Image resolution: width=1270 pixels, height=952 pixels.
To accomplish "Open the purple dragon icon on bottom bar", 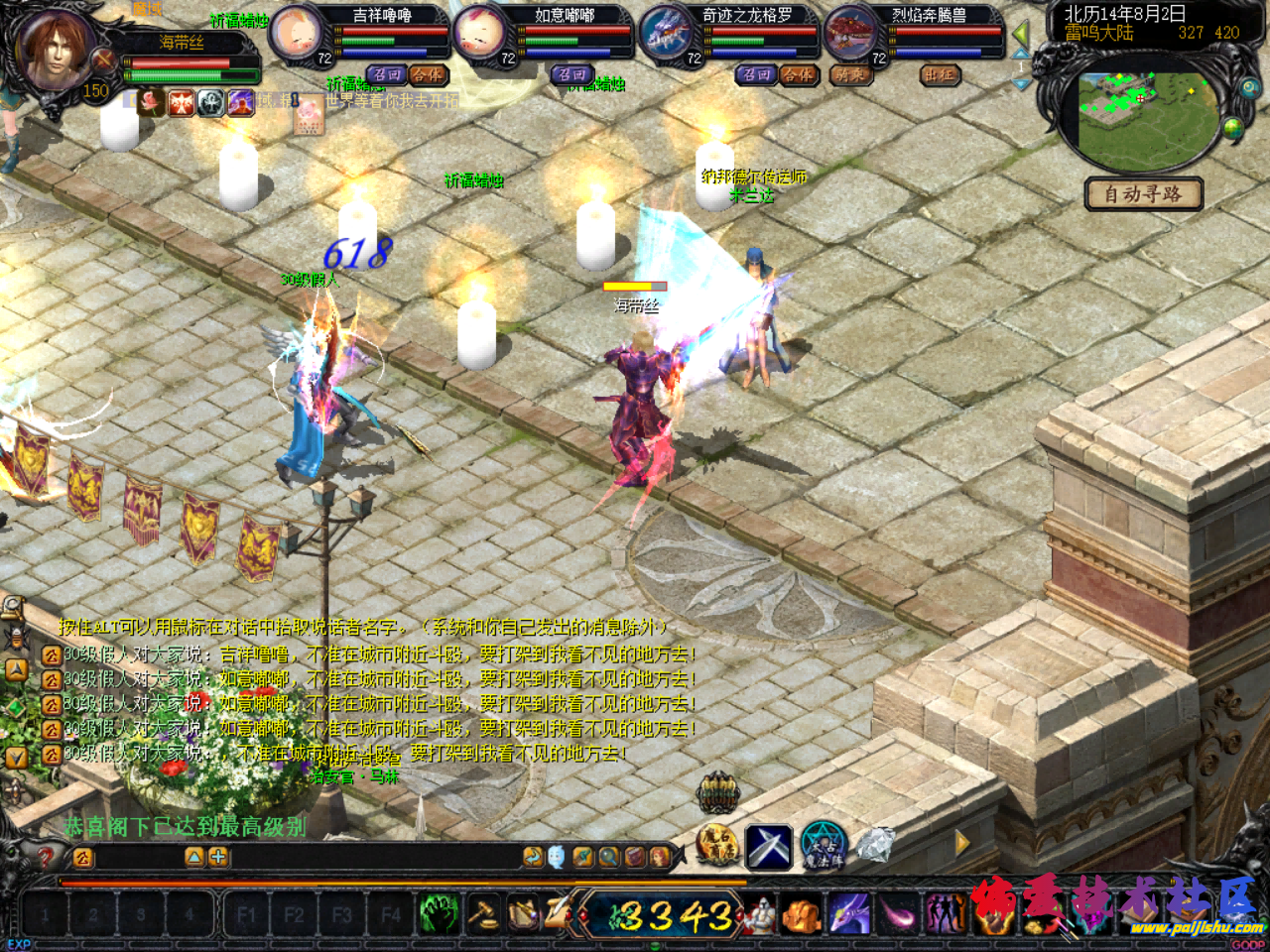I will (x=849, y=913).
